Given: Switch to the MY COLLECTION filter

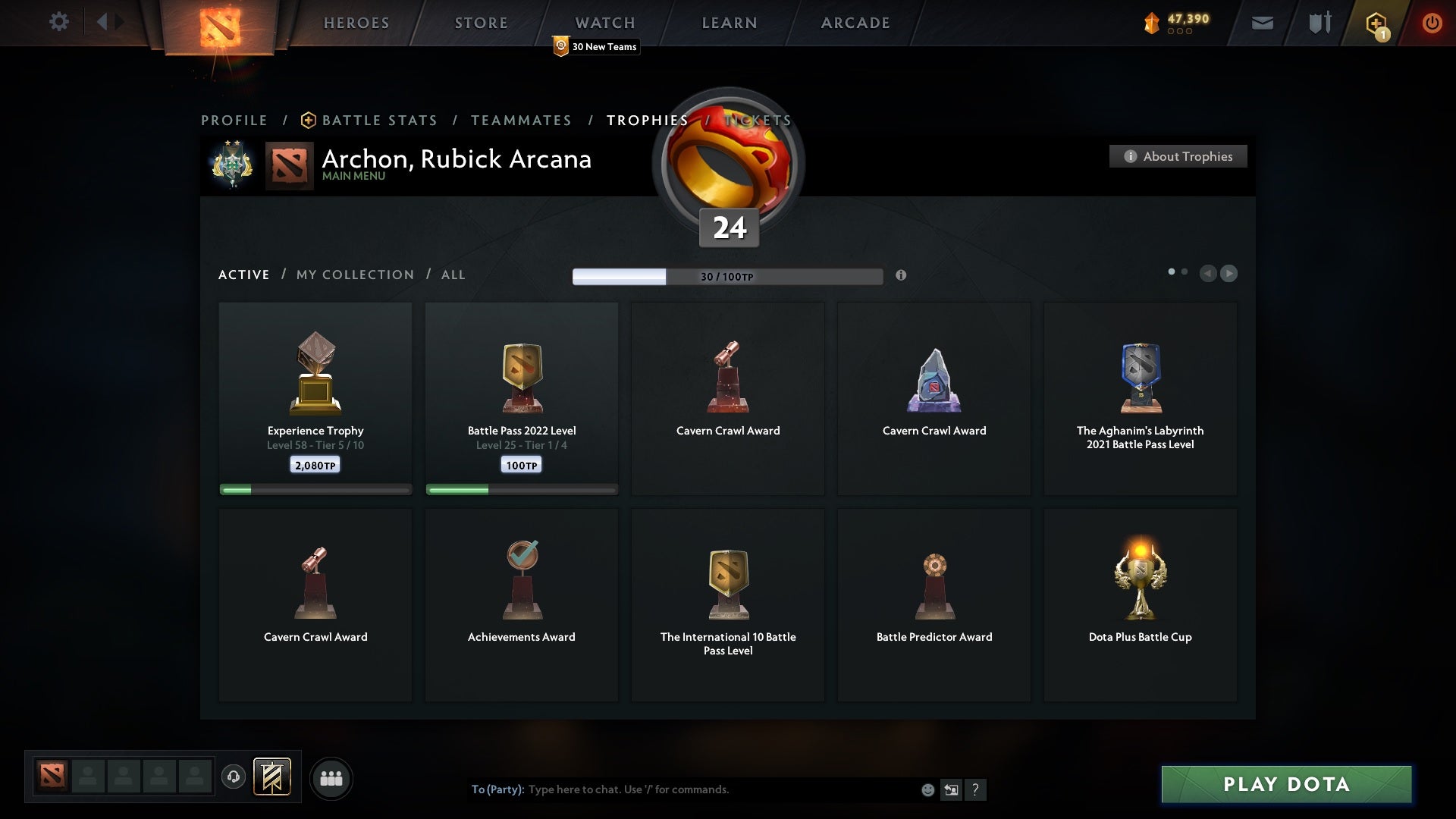Looking at the screenshot, I should pyautogui.click(x=354, y=275).
